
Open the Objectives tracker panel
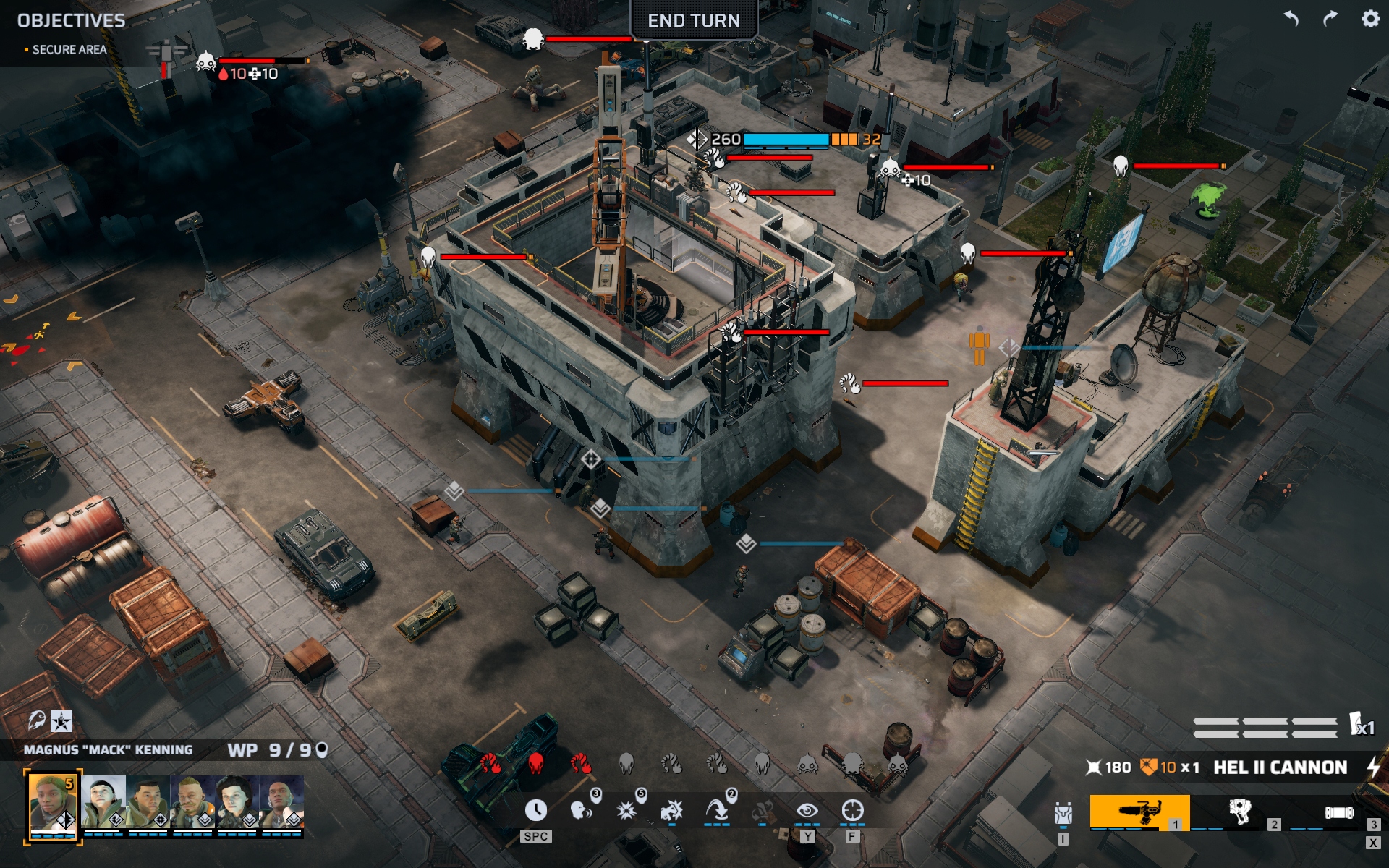71,20
